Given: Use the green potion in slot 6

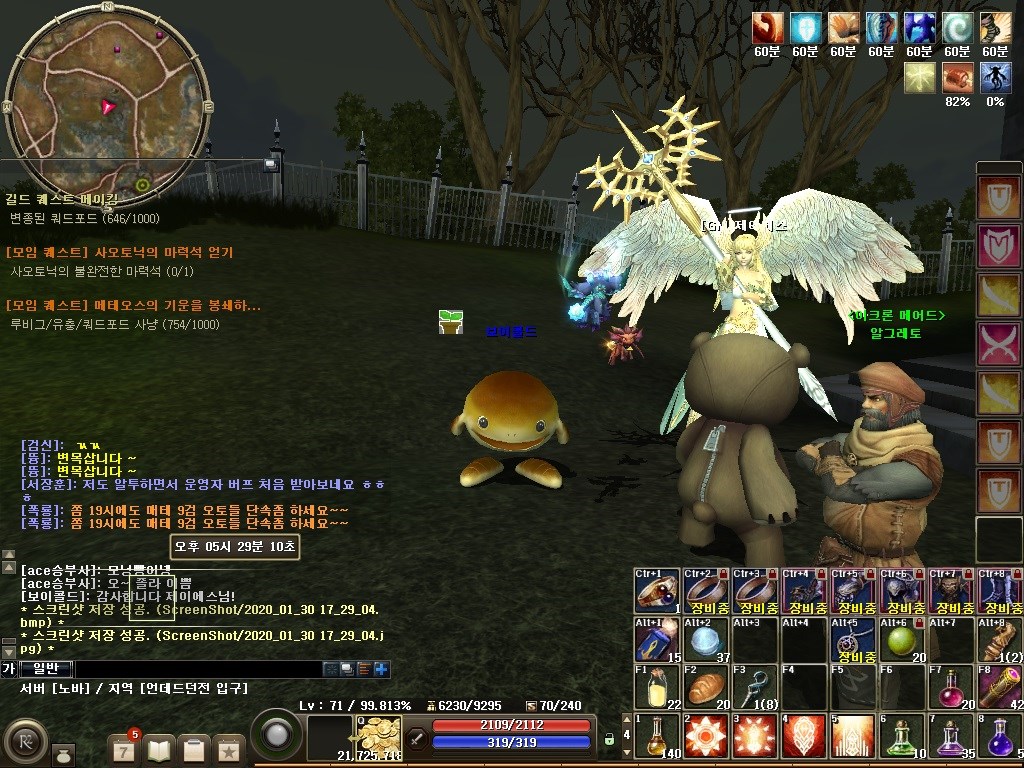Looking at the screenshot, I should [x=903, y=736].
